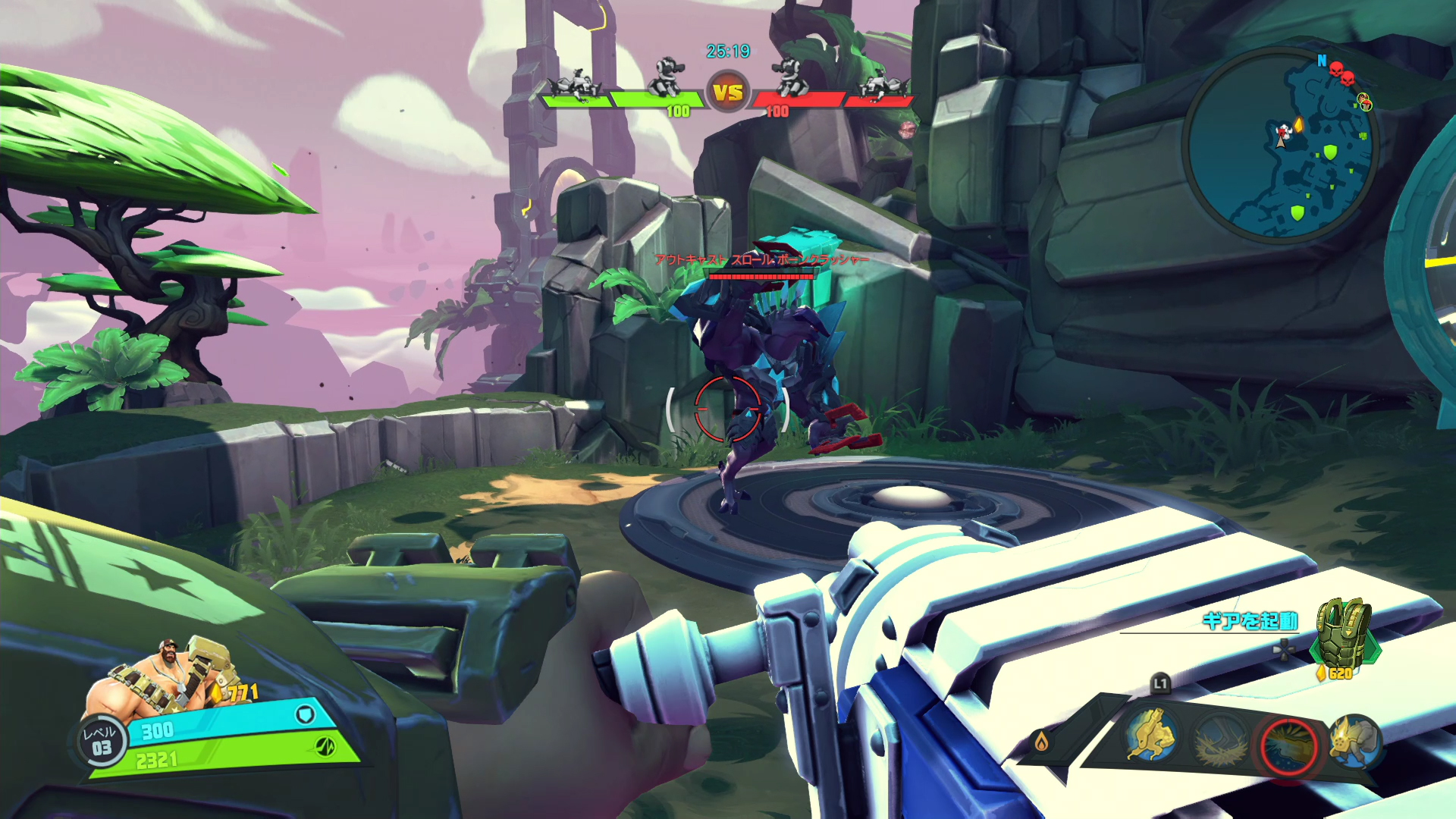Trigger the red-ringed minigun blast ability
This screenshot has height=819, width=1456.
tap(1288, 746)
